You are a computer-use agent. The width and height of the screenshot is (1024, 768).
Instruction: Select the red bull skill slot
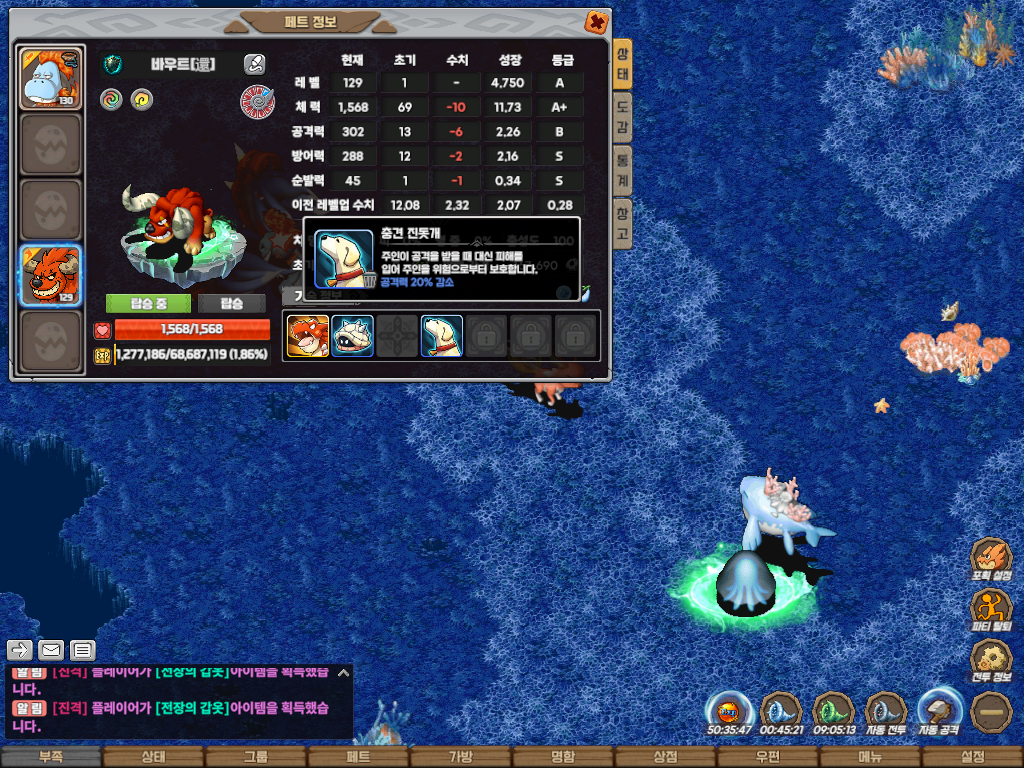tap(307, 336)
